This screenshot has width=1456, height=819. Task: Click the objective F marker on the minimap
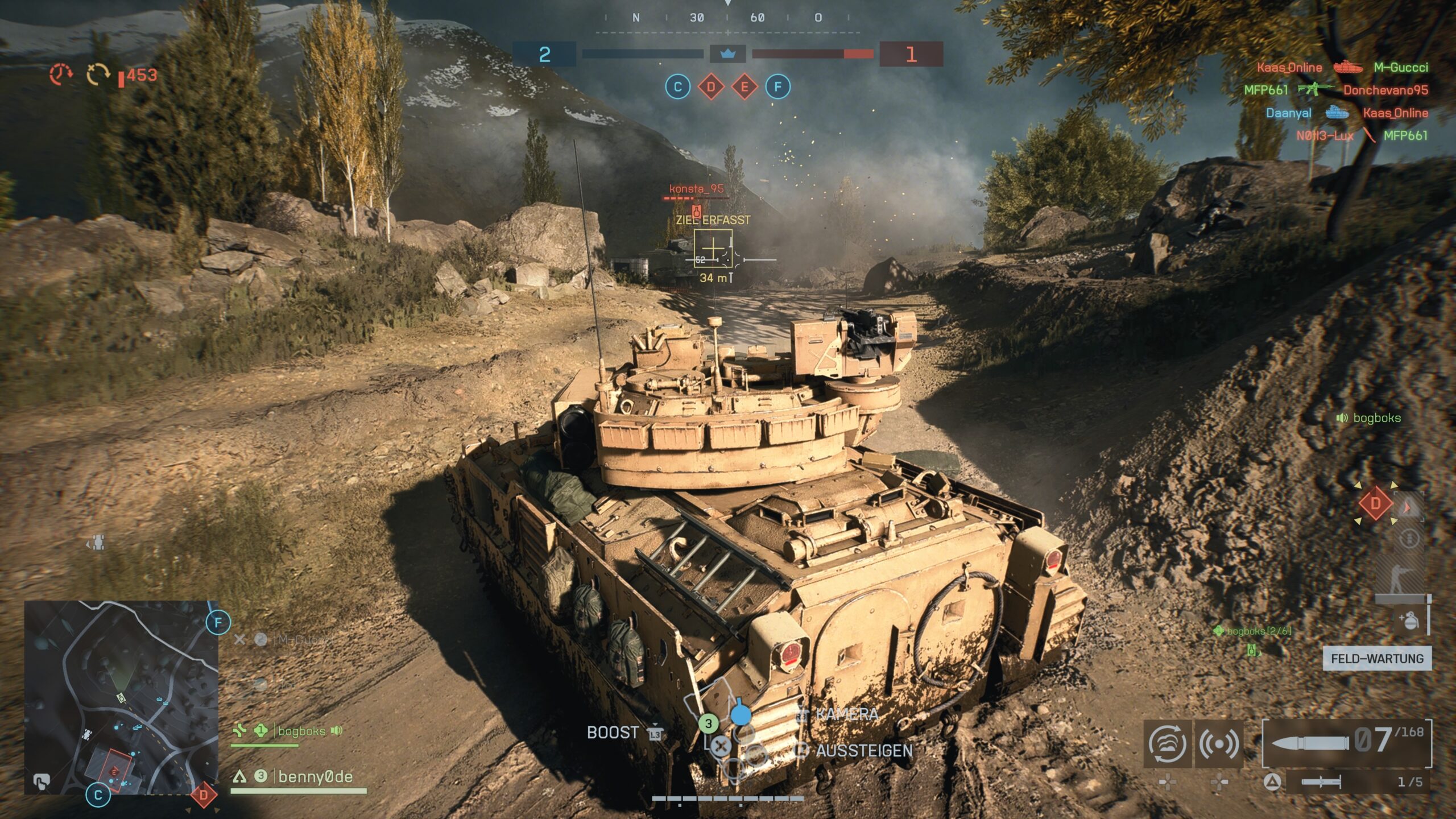(x=218, y=623)
